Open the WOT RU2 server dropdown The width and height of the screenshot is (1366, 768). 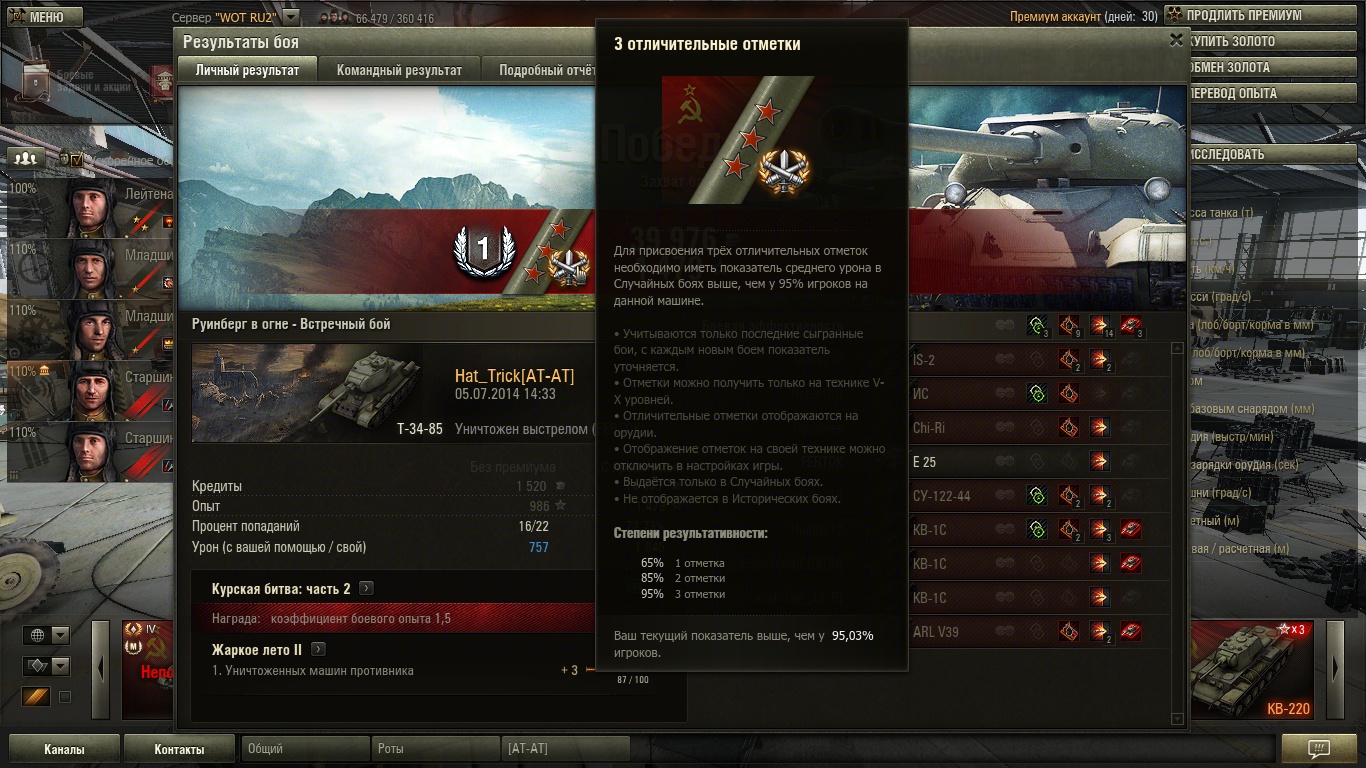[290, 18]
